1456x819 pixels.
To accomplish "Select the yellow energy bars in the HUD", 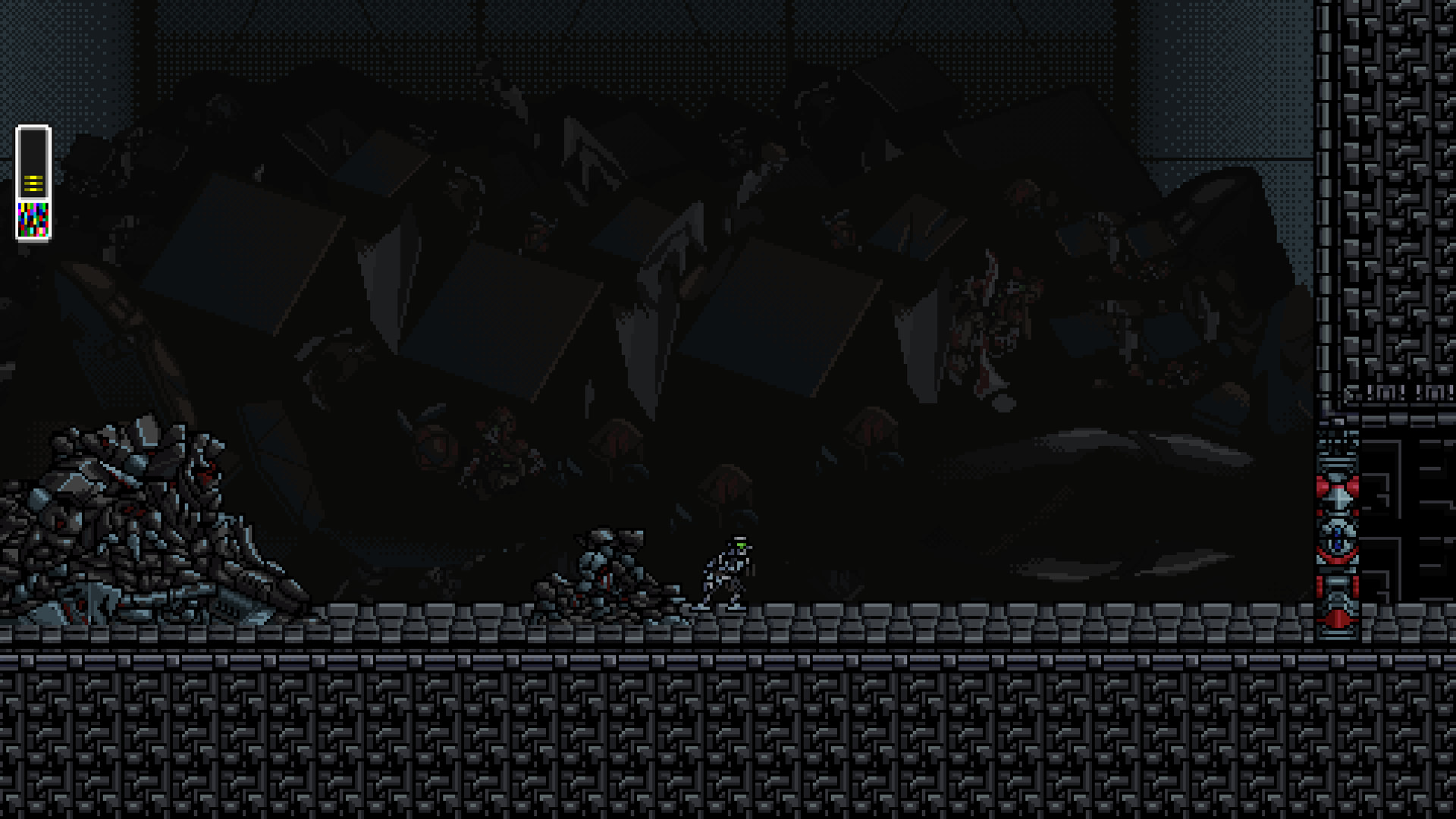I will pos(33,184).
